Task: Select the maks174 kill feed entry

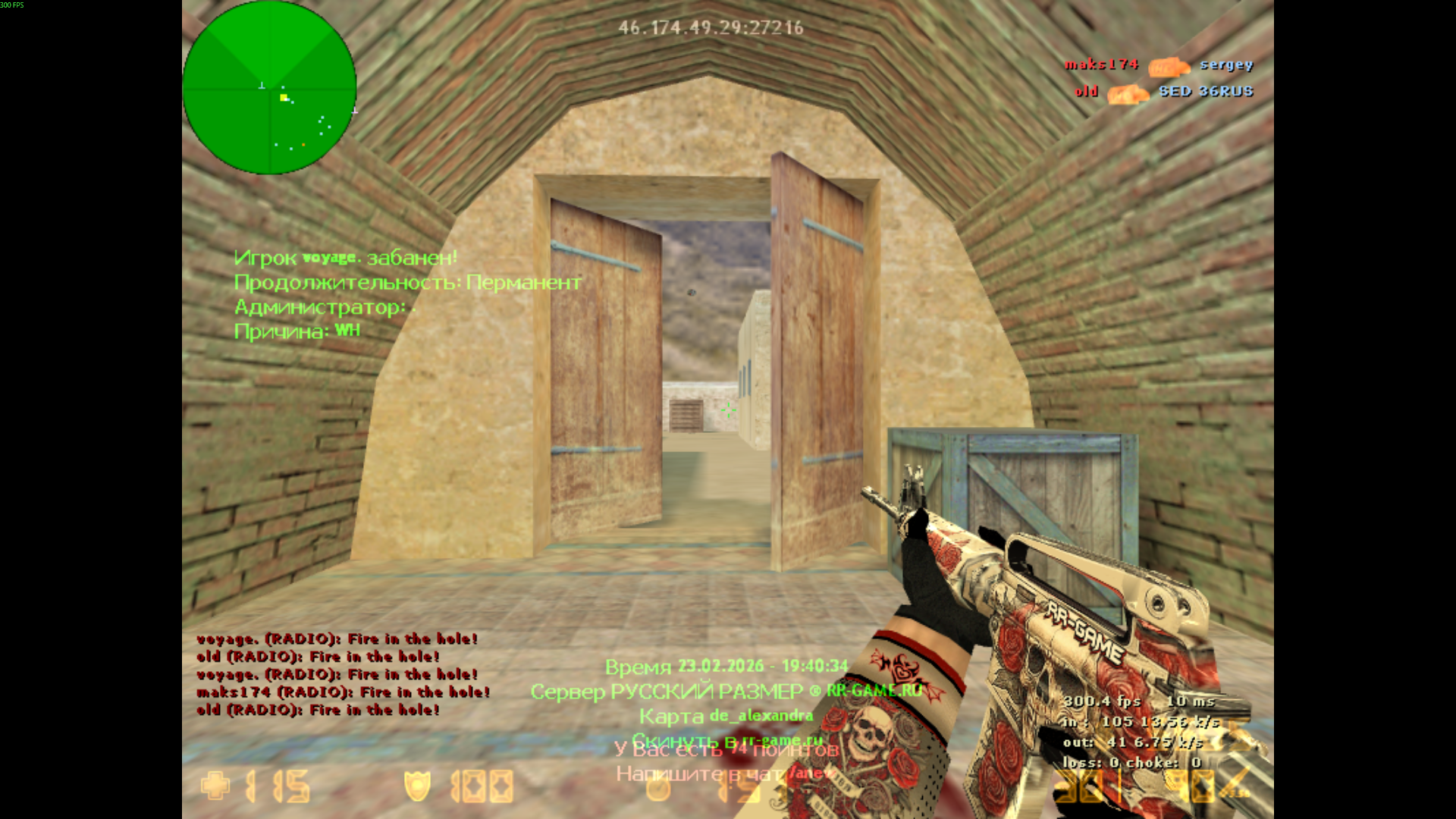Action: [1102, 65]
